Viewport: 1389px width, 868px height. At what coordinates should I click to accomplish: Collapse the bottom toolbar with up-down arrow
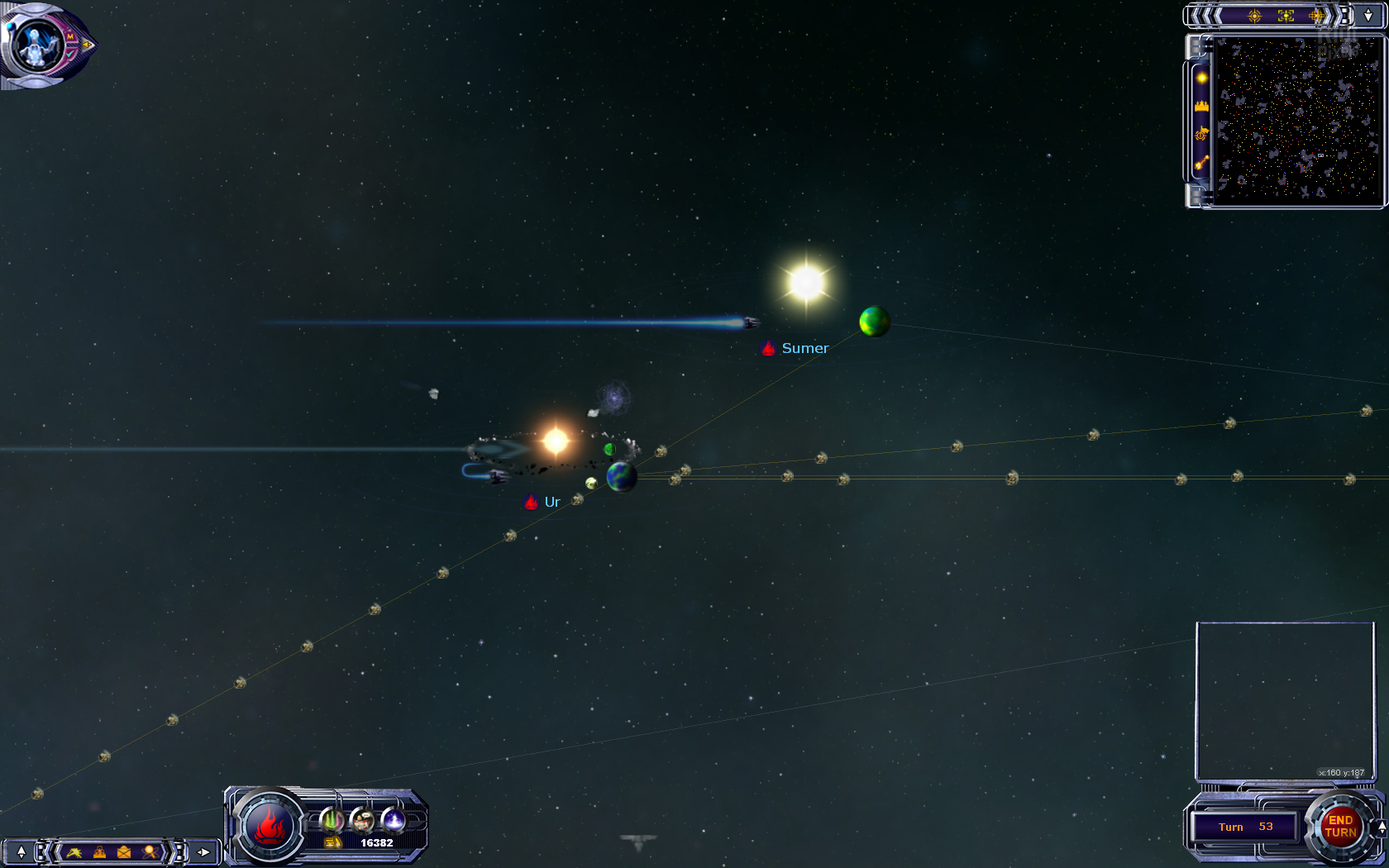[21, 851]
